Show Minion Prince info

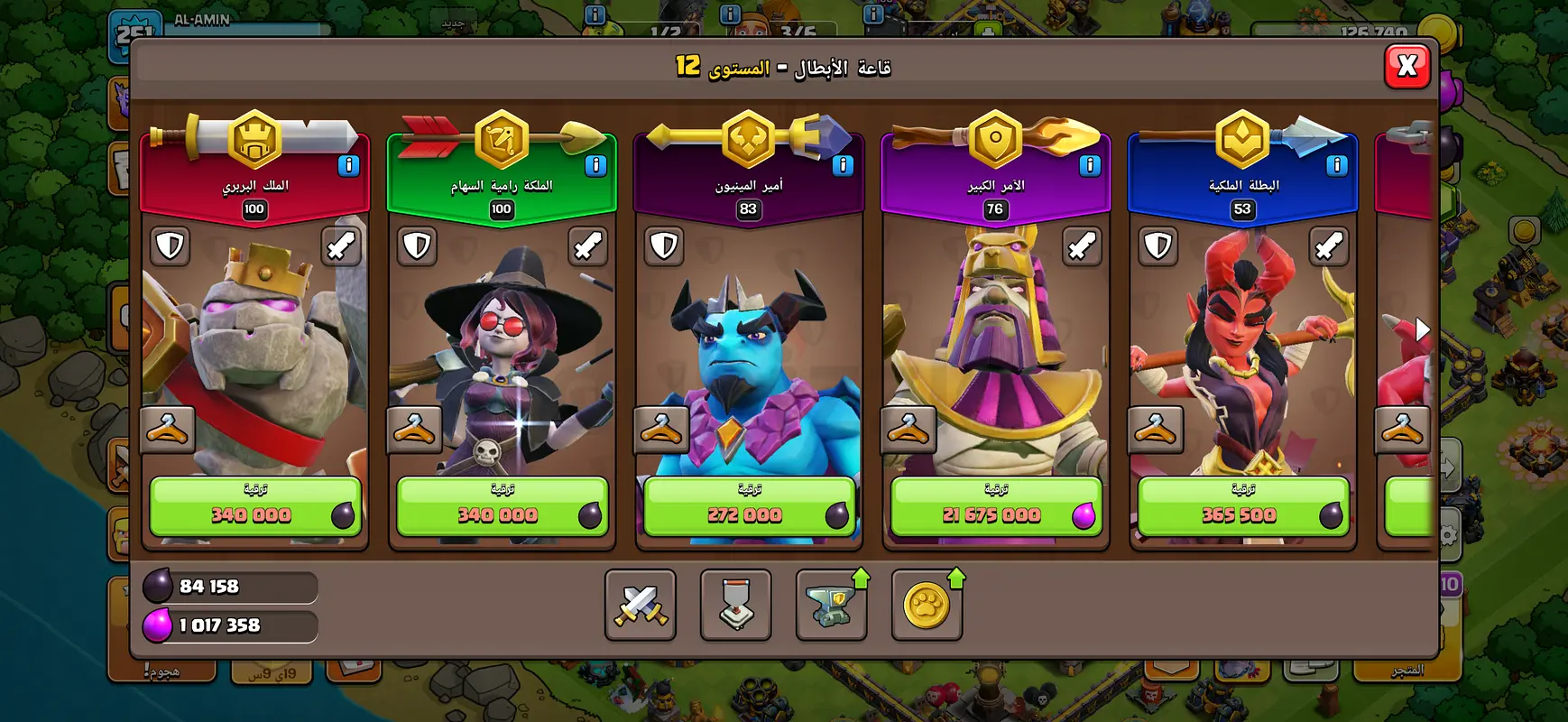843,165
